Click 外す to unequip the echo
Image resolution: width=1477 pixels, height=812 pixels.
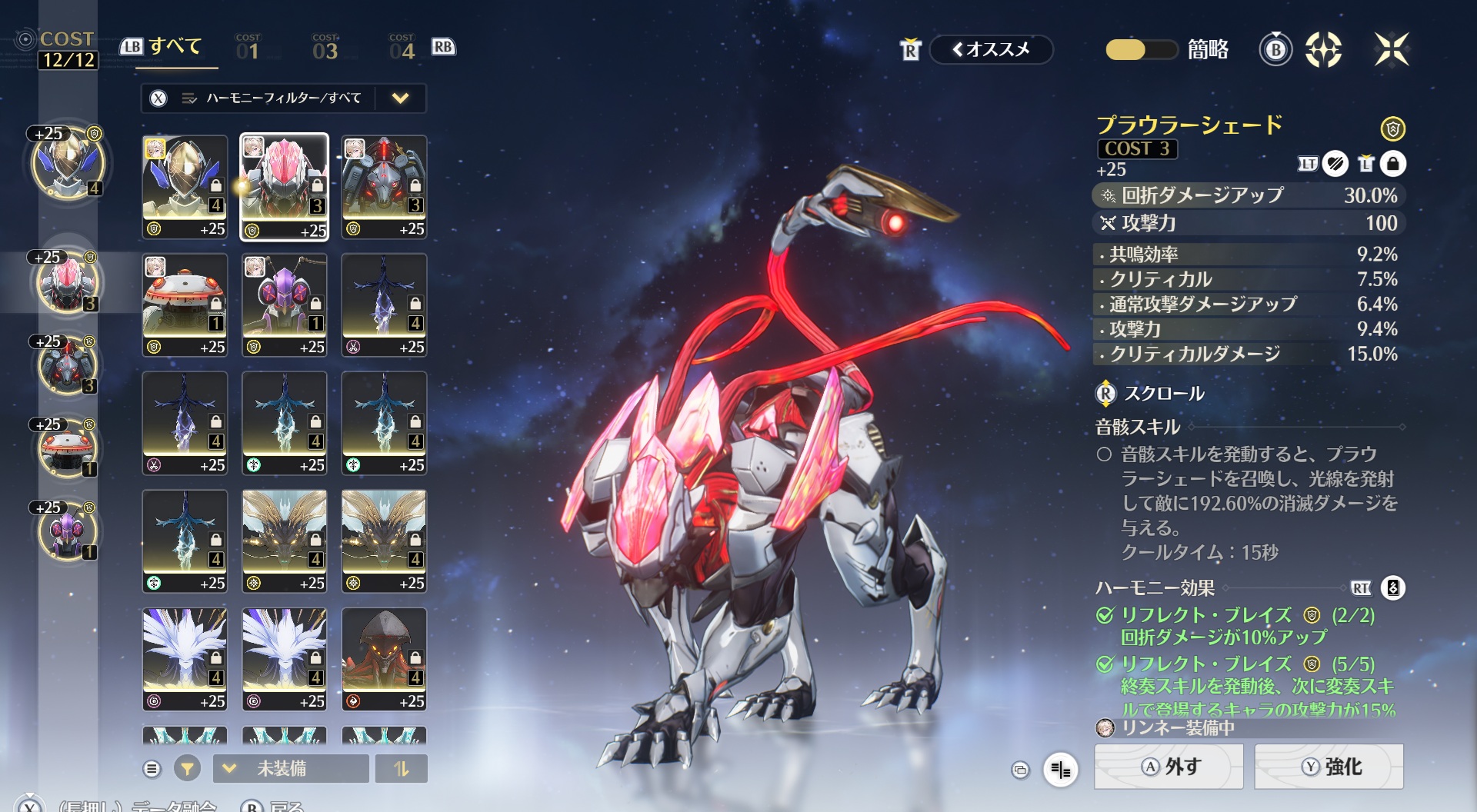coord(1169,767)
